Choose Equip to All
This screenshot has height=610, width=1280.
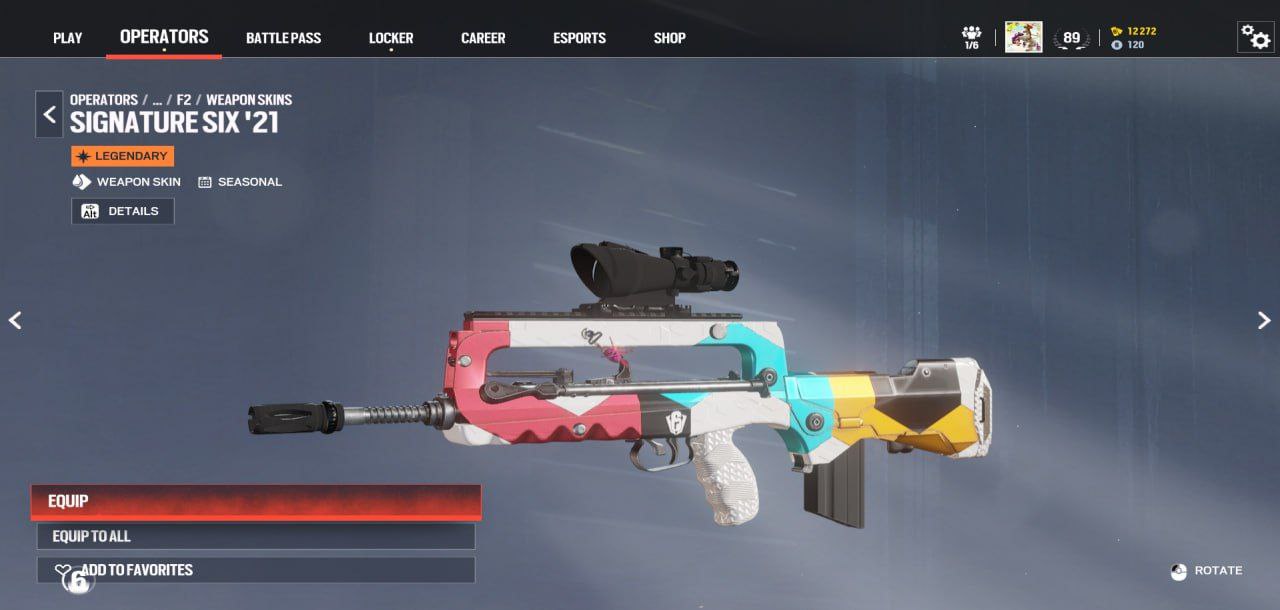tap(256, 536)
